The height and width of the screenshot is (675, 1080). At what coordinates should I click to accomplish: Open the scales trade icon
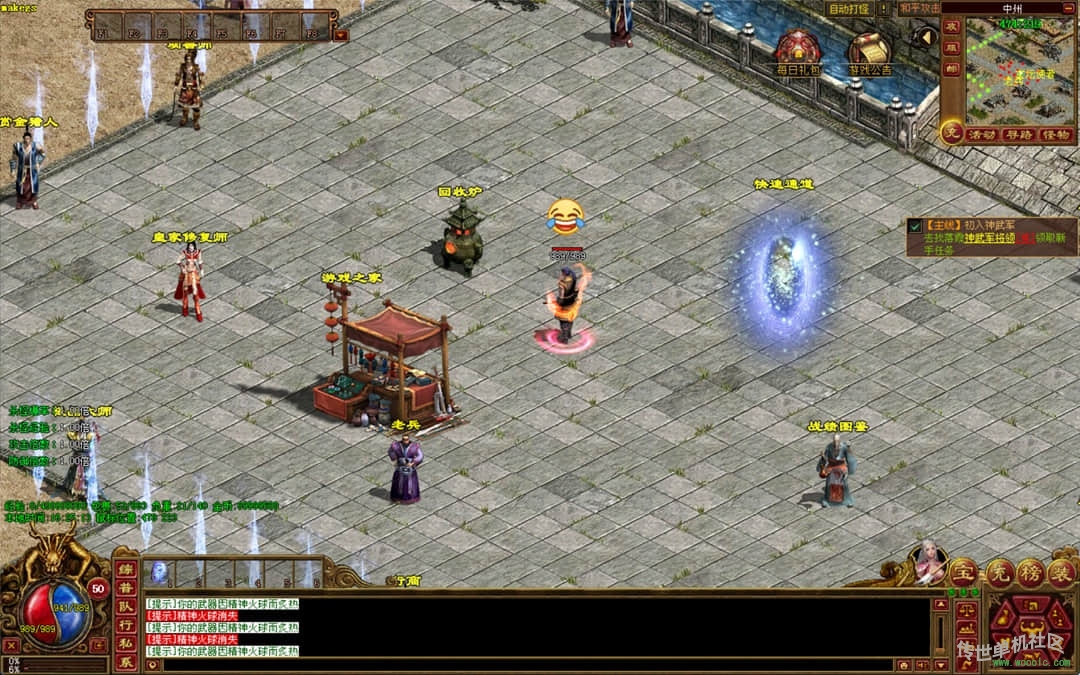click(965, 609)
